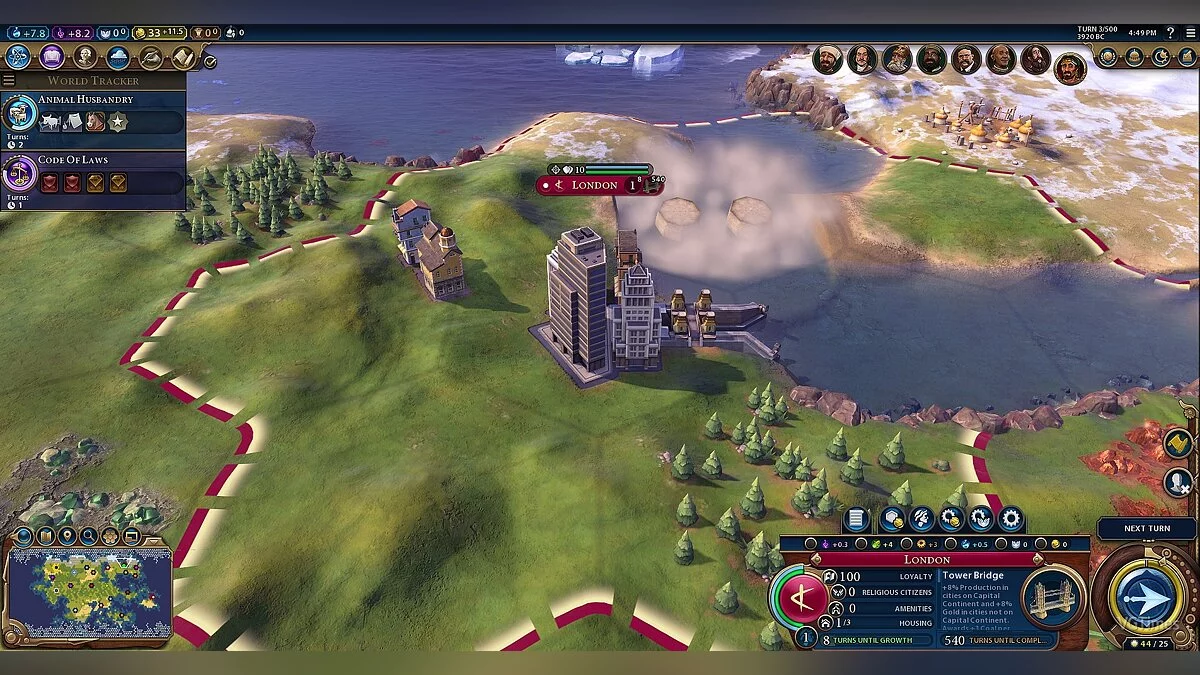Open the Civilopedia question mark help
Image resolution: width=1200 pixels, height=675 pixels.
(1169, 33)
